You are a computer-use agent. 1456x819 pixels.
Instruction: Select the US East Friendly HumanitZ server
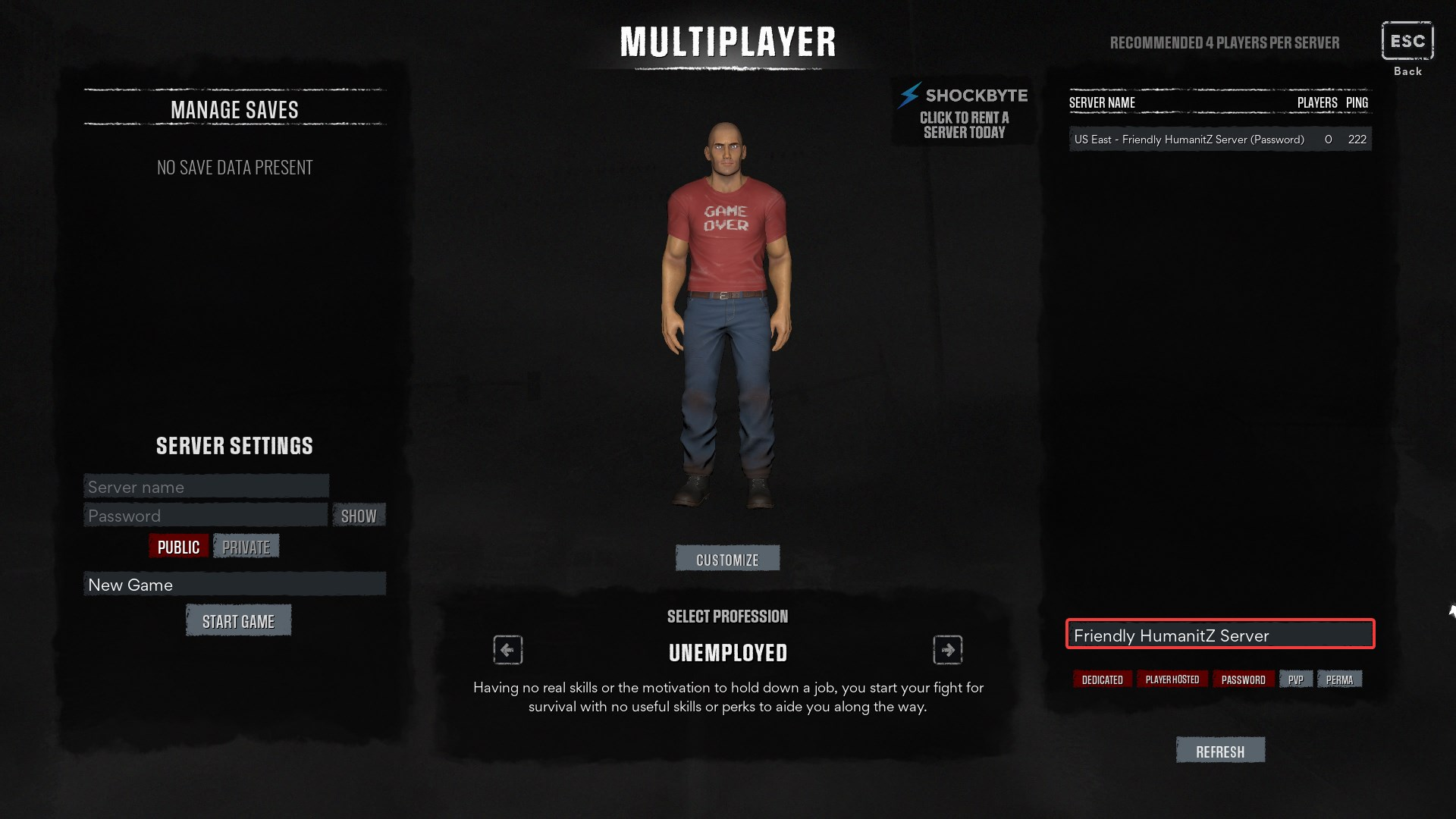click(1188, 139)
